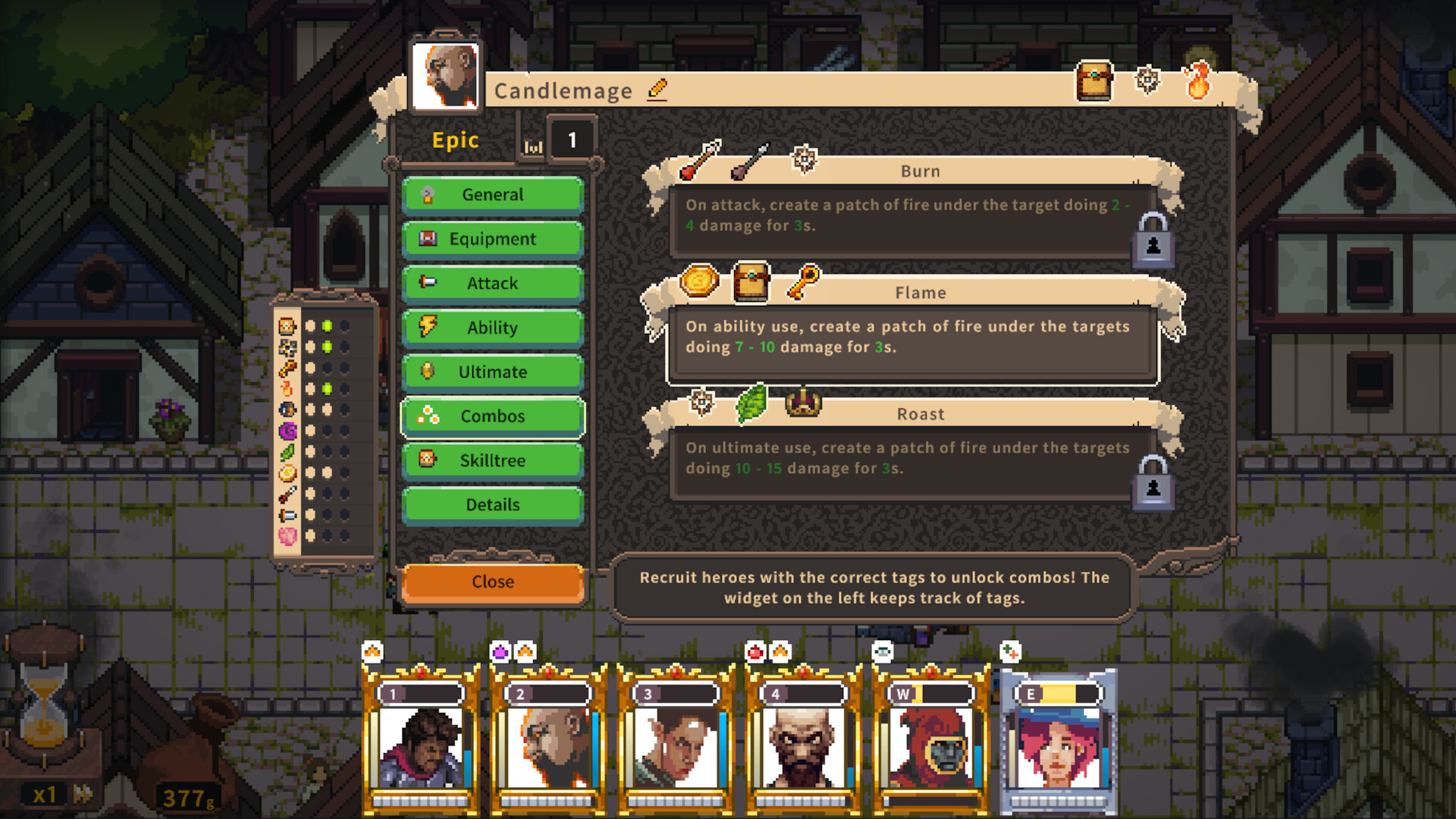Select the hooded hero portrait in slot W
Image resolution: width=1456 pixels, height=819 pixels.
[930, 747]
